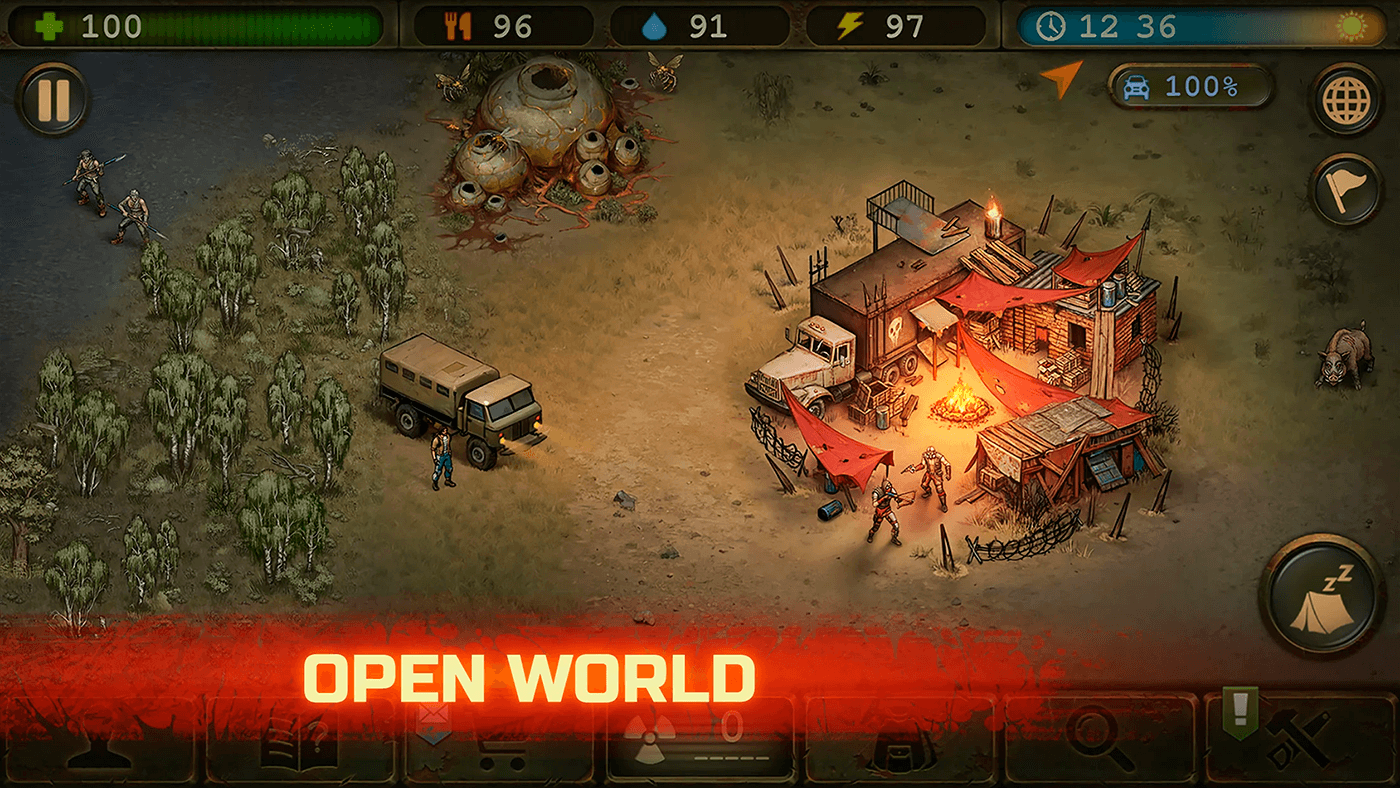The image size is (1400, 788).
Task: Search the area with the magnifying glass
Action: click(1099, 741)
